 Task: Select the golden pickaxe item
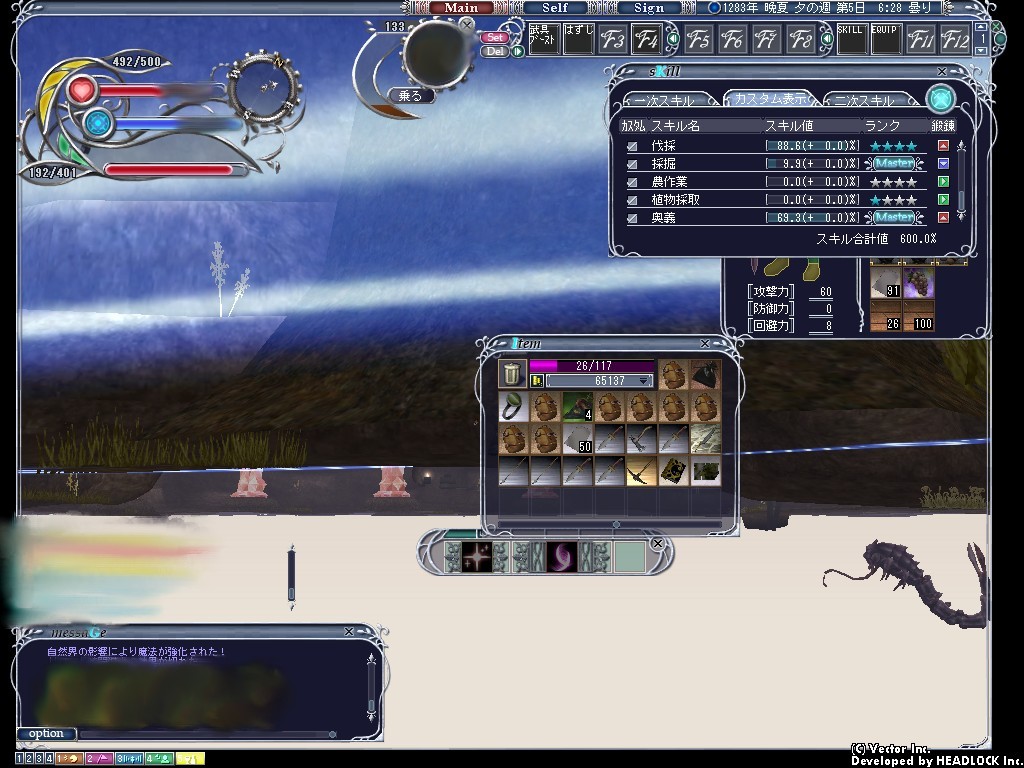coord(641,470)
